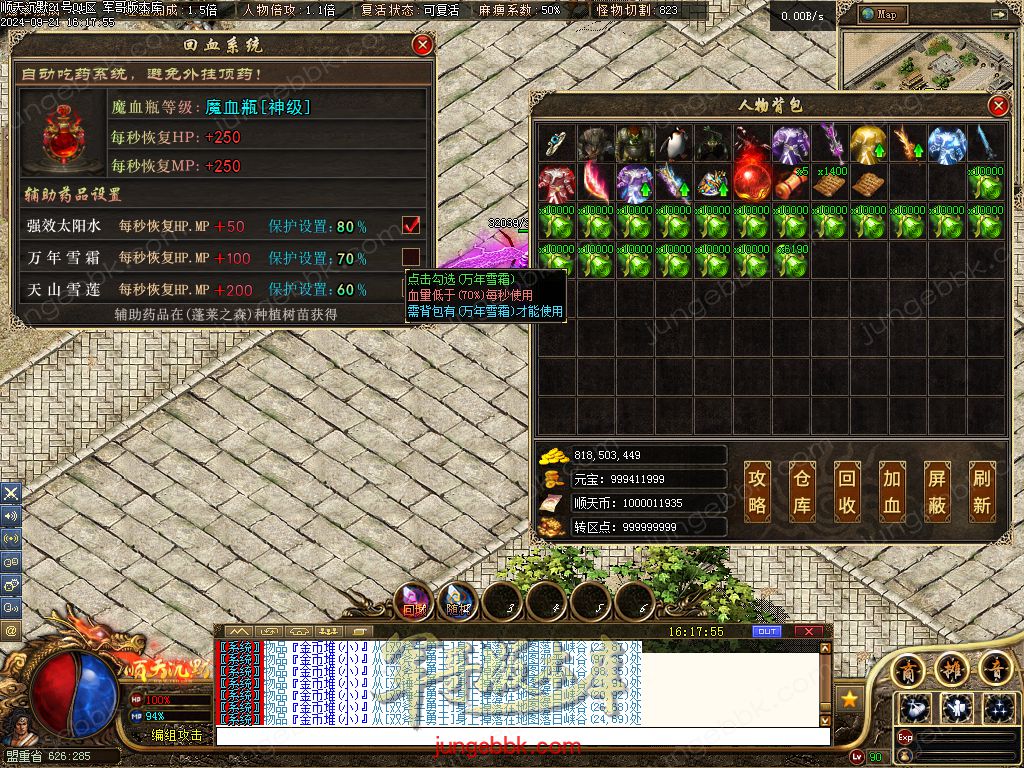Screen dimensions: 1024x768
Task: Click the 屏蔽 block button
Action: tap(936, 492)
